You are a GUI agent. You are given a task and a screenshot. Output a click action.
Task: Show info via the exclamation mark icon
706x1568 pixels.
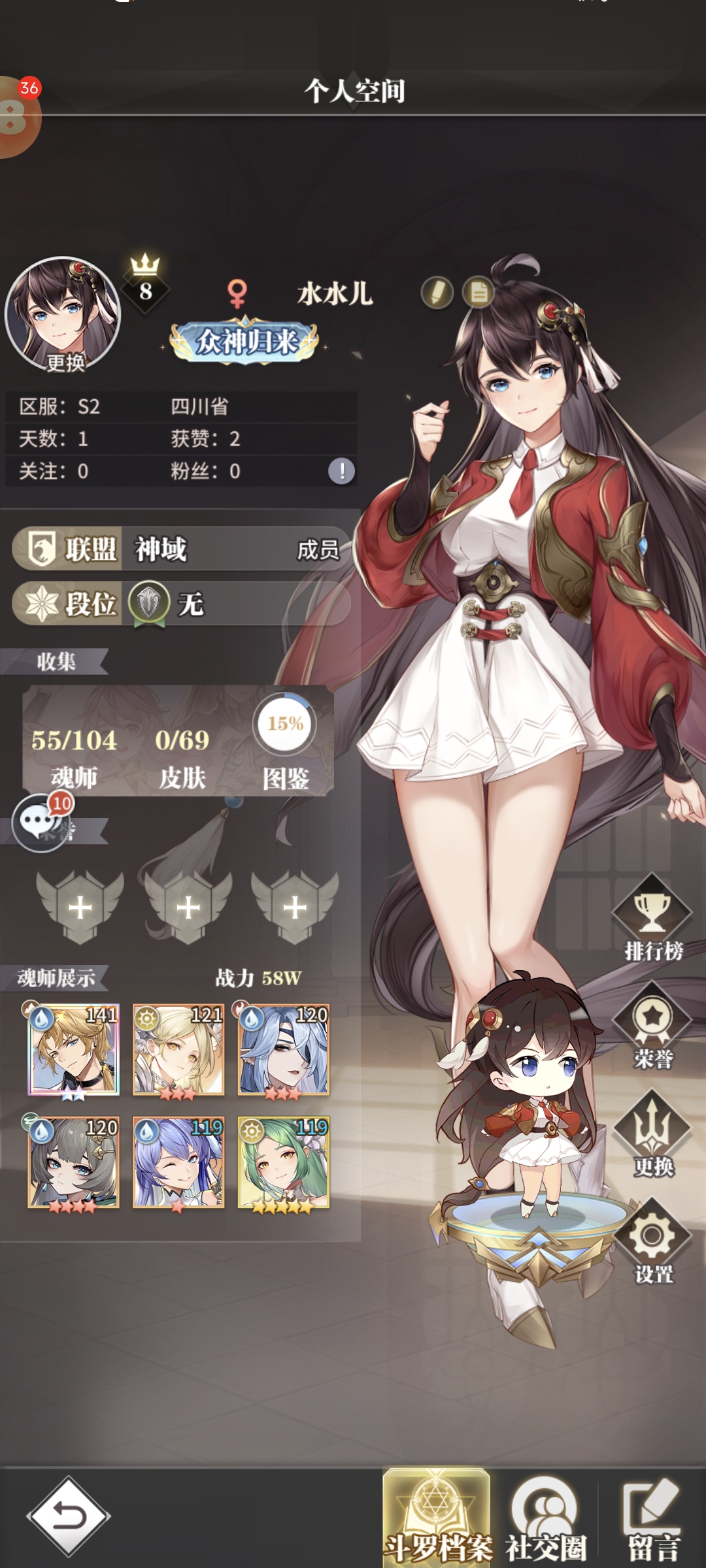tap(341, 471)
